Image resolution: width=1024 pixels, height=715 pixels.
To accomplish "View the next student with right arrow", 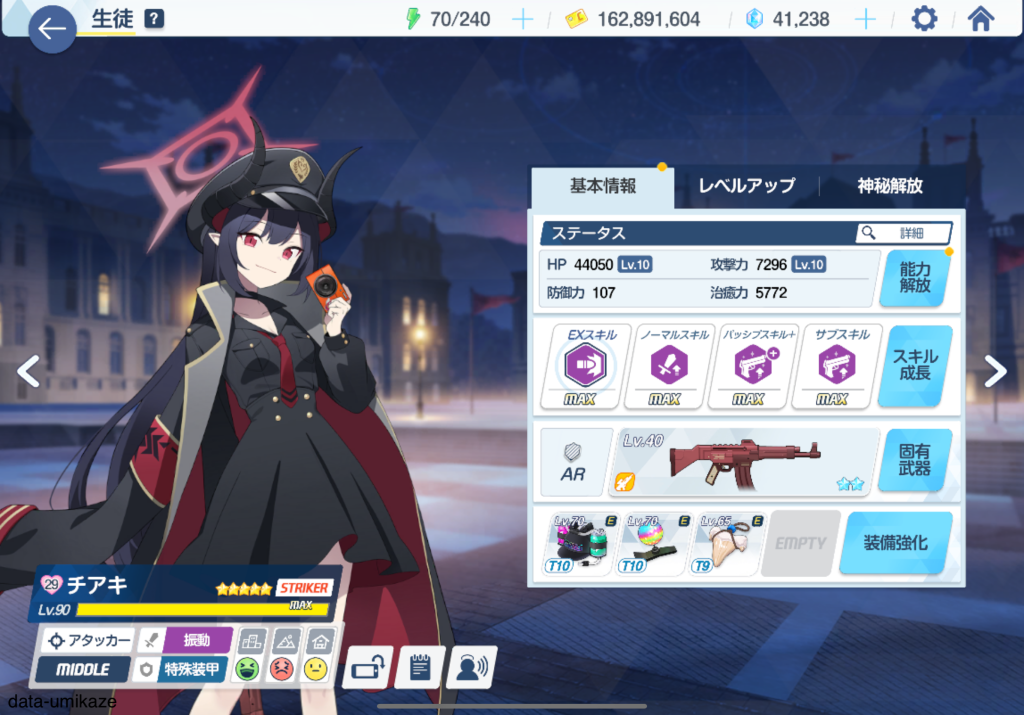I will click(x=996, y=371).
